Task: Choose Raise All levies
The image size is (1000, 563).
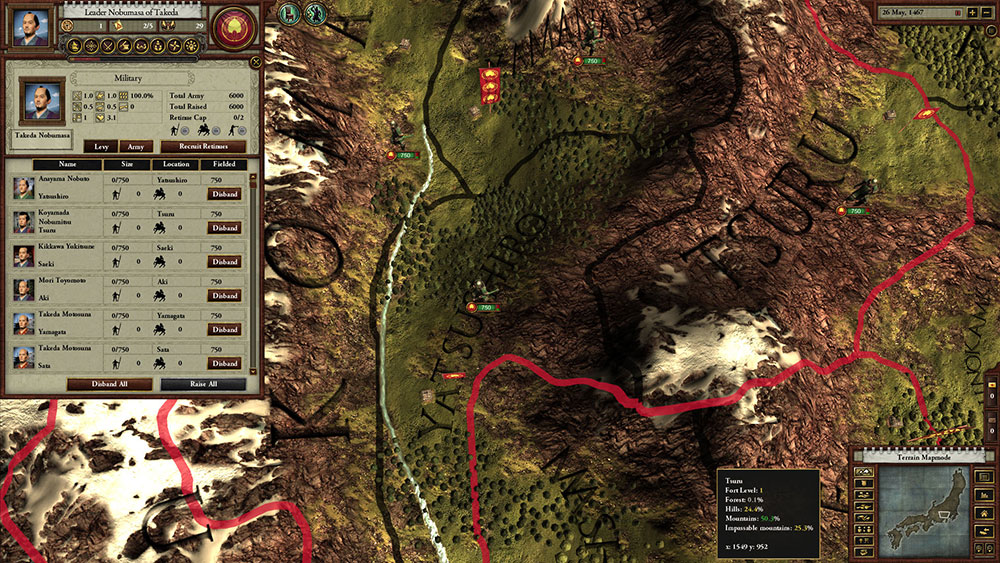Action: [203, 384]
